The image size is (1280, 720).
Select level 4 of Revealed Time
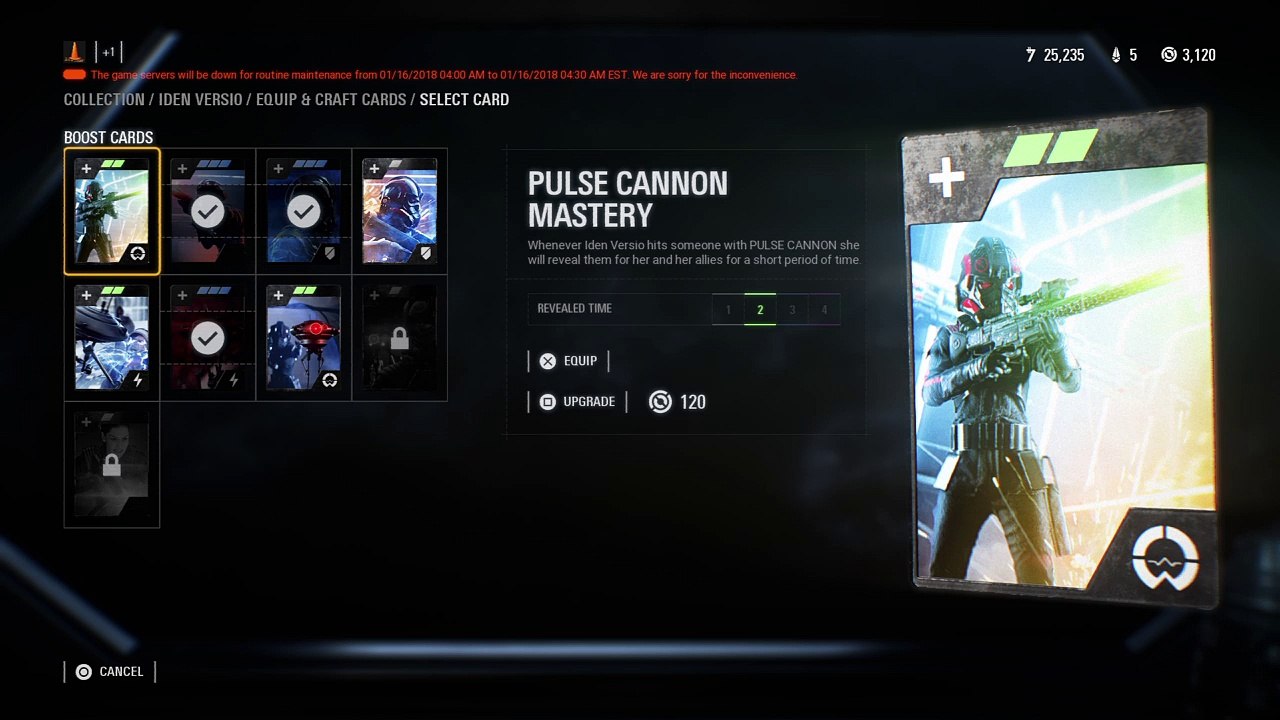tap(824, 310)
